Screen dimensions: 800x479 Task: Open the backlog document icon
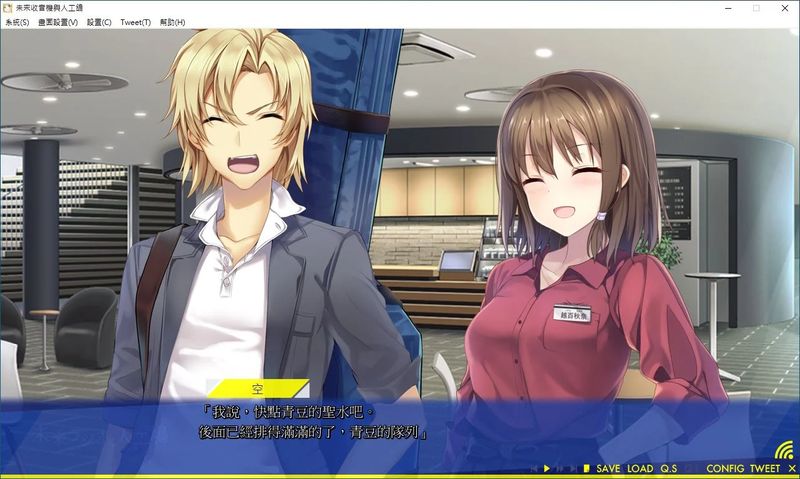(586, 469)
